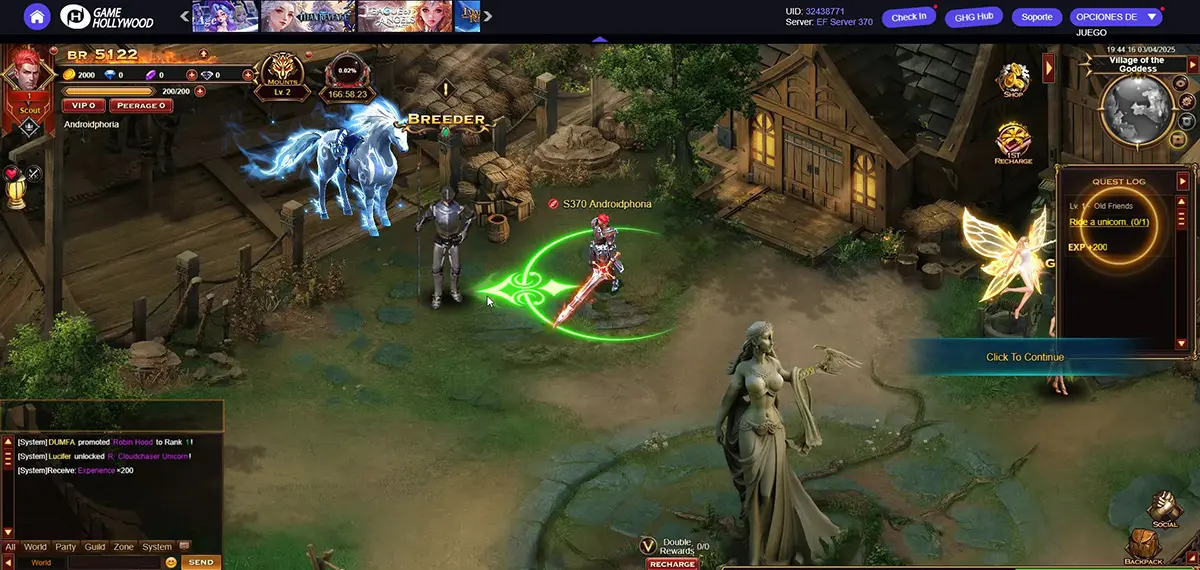The height and width of the screenshot is (570, 1200).
Task: Follow the Ride a unicorn quest link
Action: pos(1109,222)
